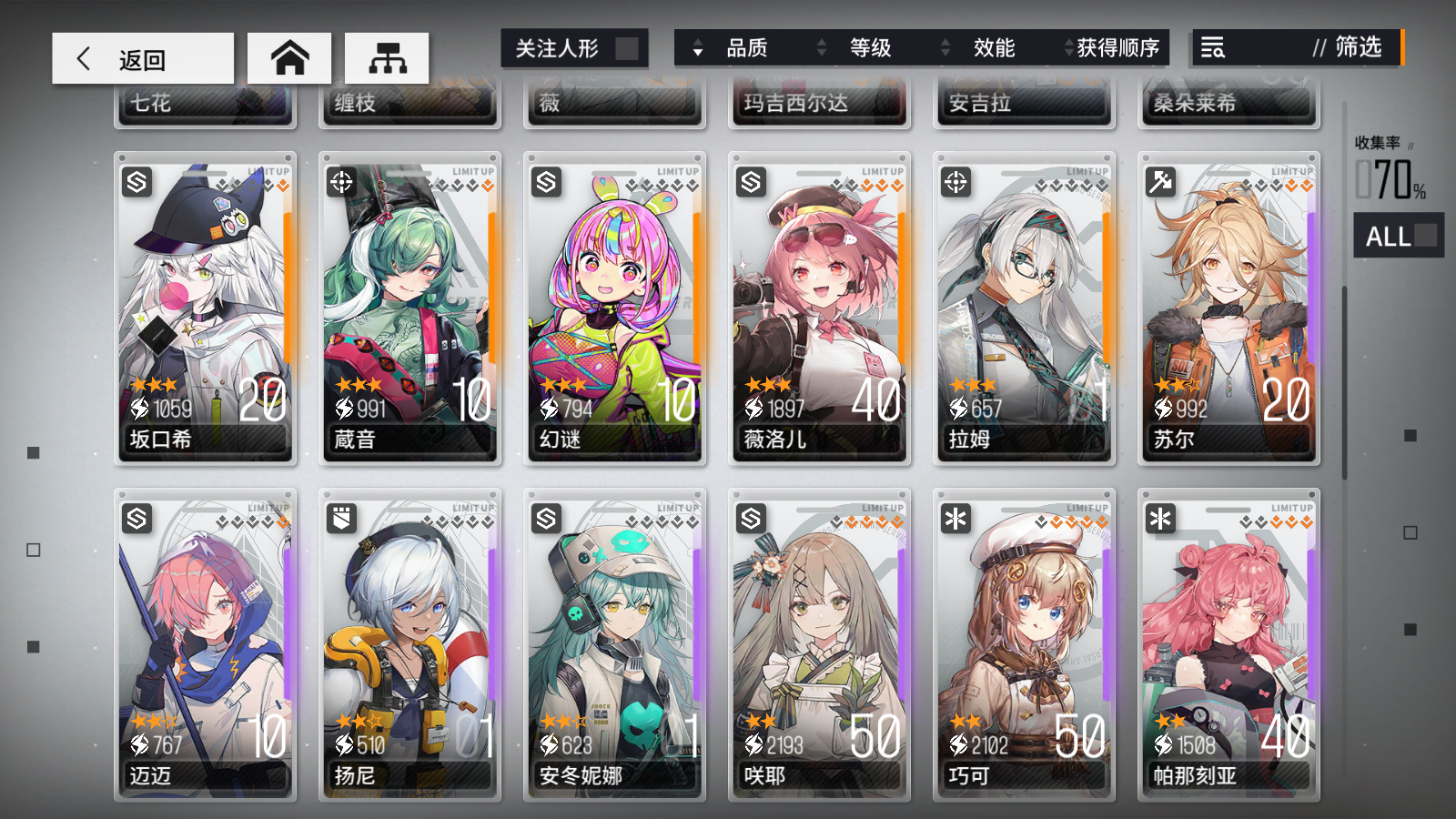1456x819 pixels.
Task: Toggle the checkbox inside the ALL button
Action: click(x=1426, y=236)
